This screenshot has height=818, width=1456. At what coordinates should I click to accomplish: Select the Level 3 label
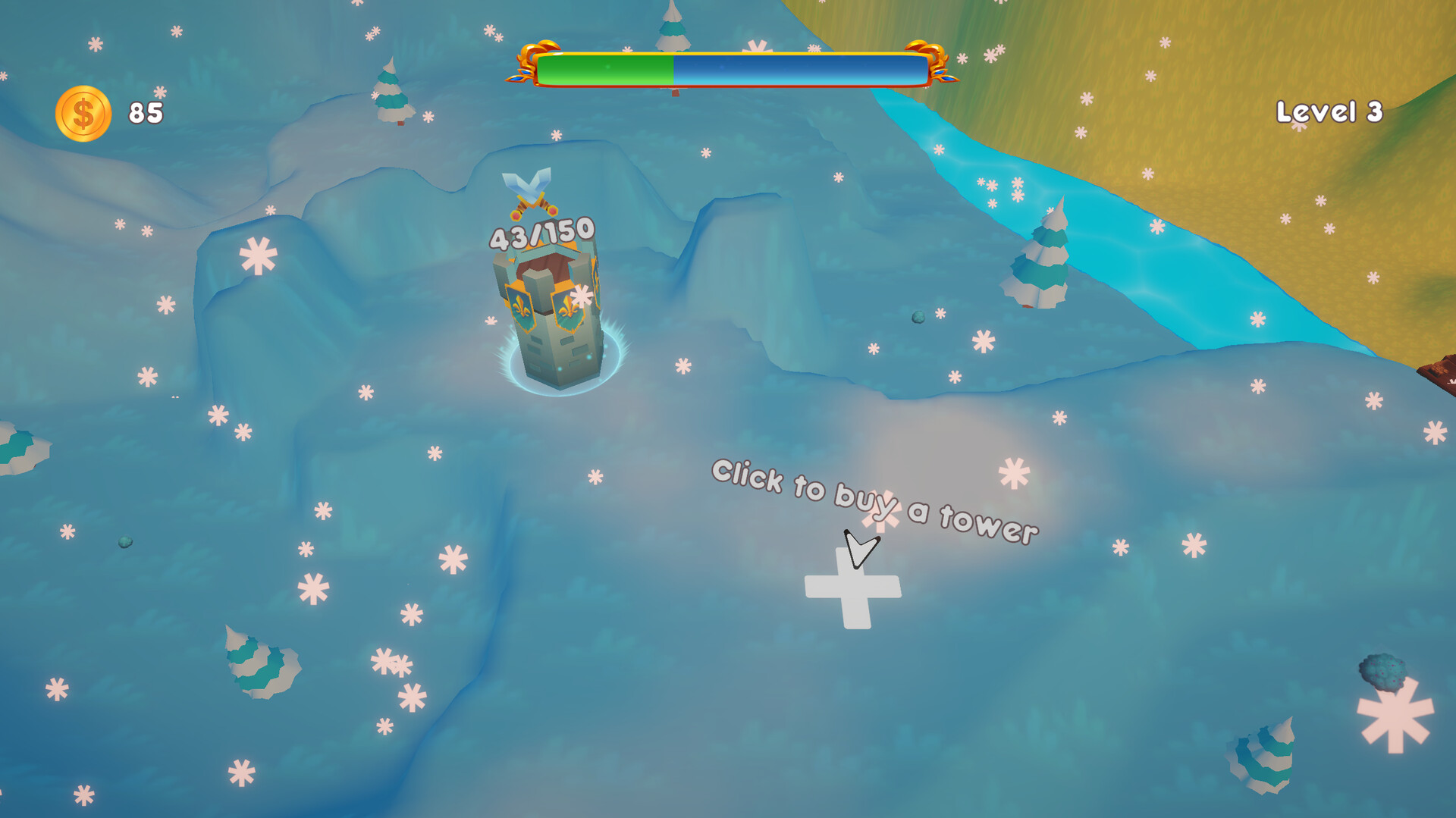pyautogui.click(x=1331, y=111)
